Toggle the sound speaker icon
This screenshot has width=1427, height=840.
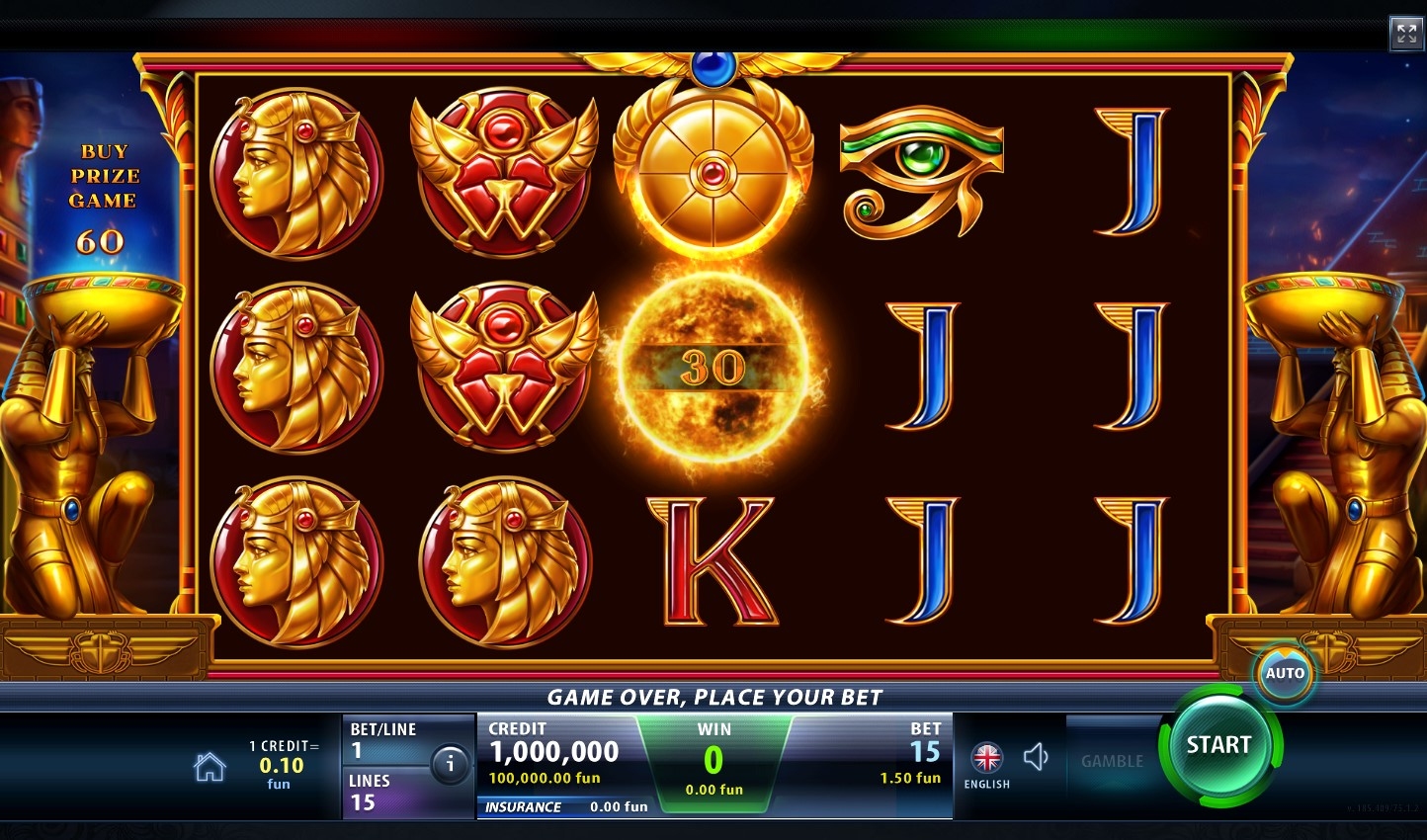tap(1036, 758)
